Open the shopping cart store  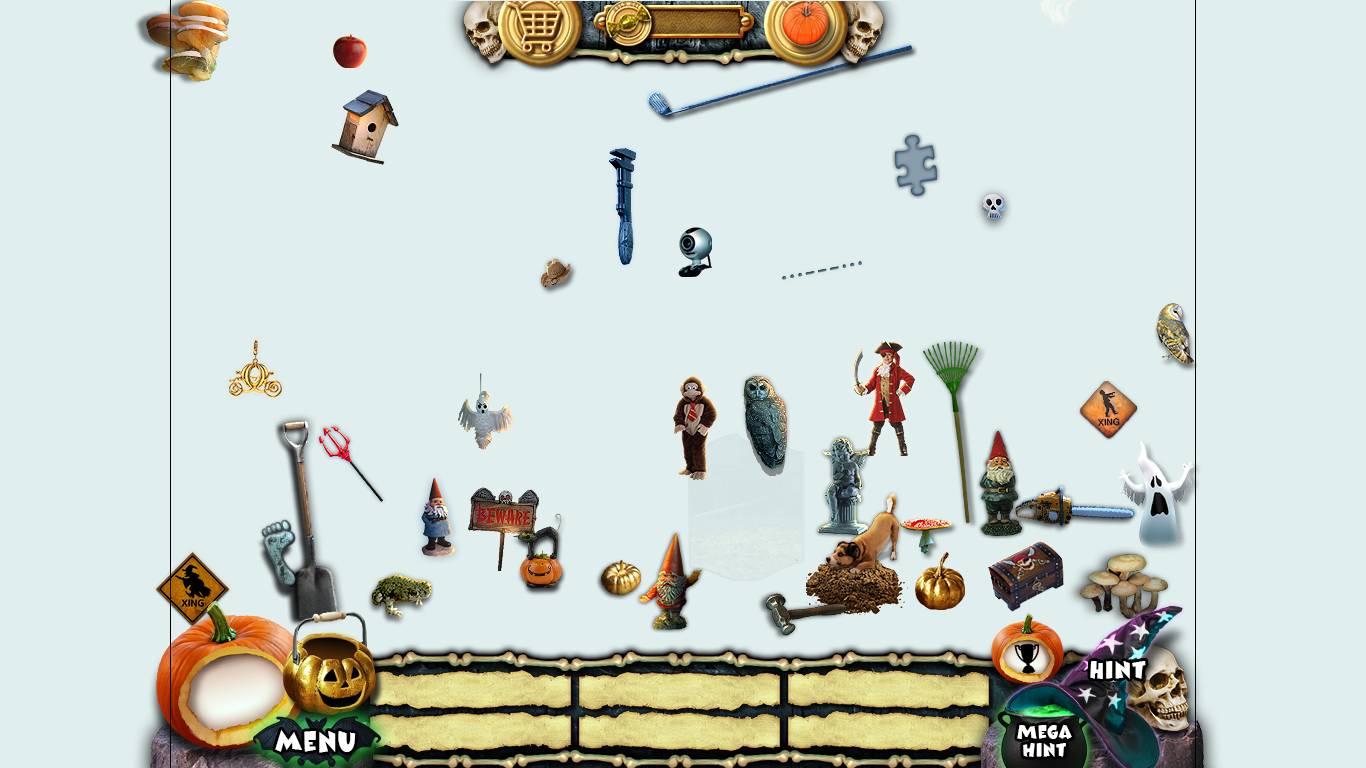(x=539, y=27)
